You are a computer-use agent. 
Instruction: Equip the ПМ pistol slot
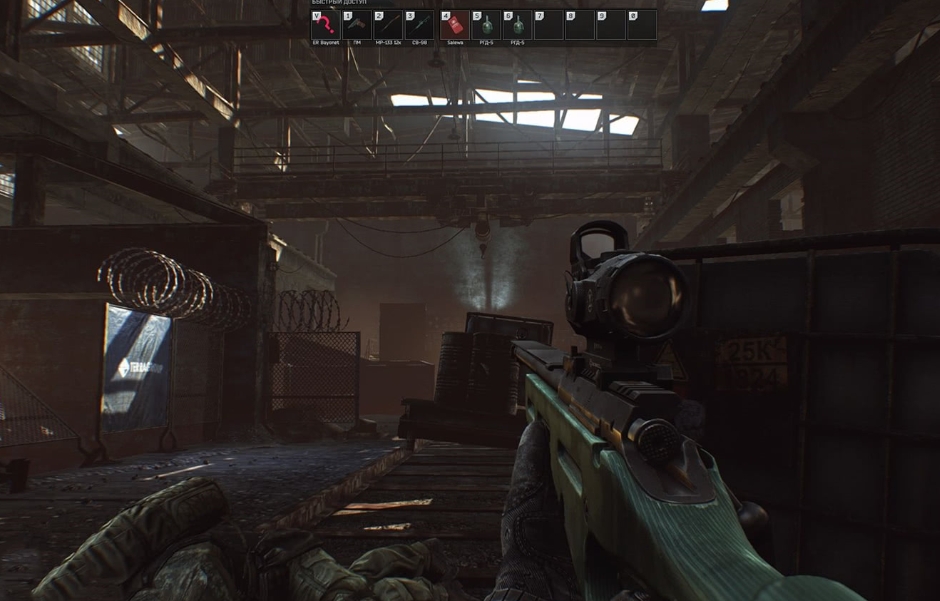(x=356, y=25)
